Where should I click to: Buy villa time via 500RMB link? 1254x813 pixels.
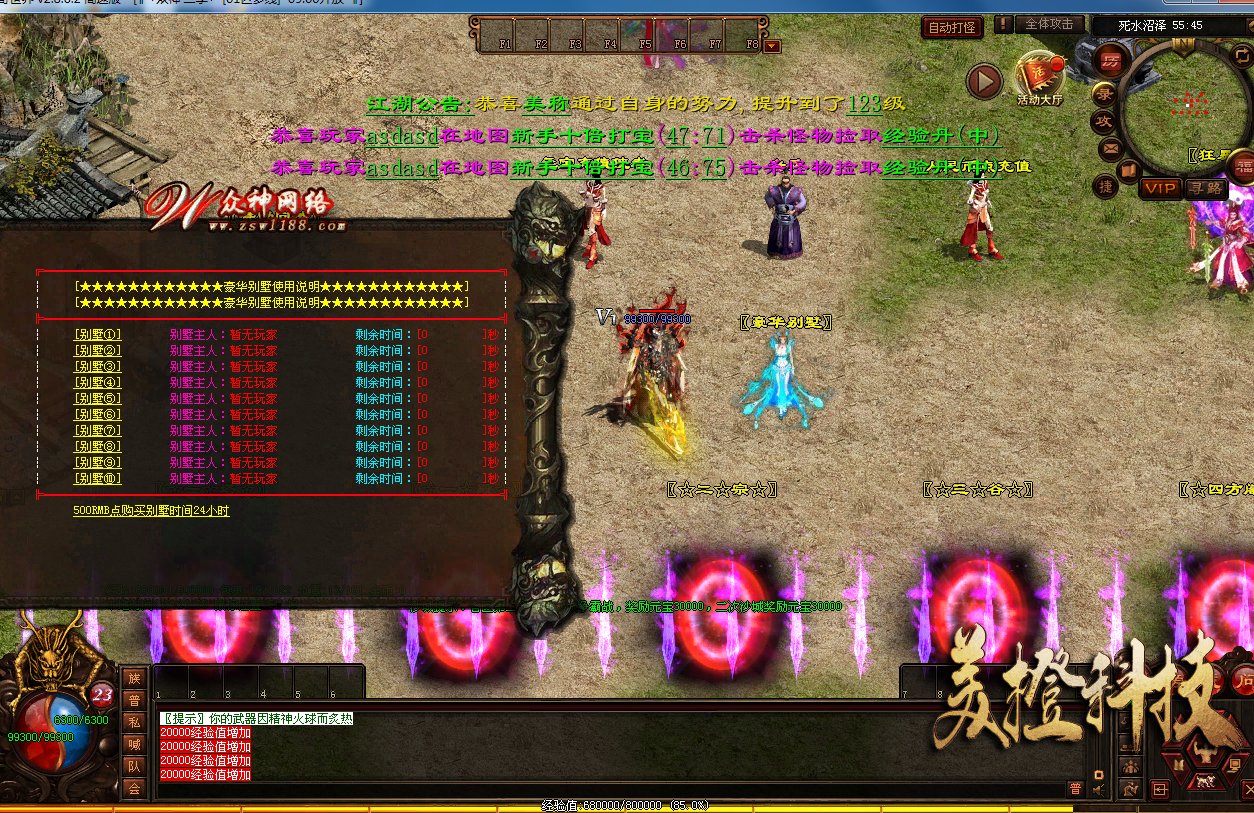coord(151,511)
